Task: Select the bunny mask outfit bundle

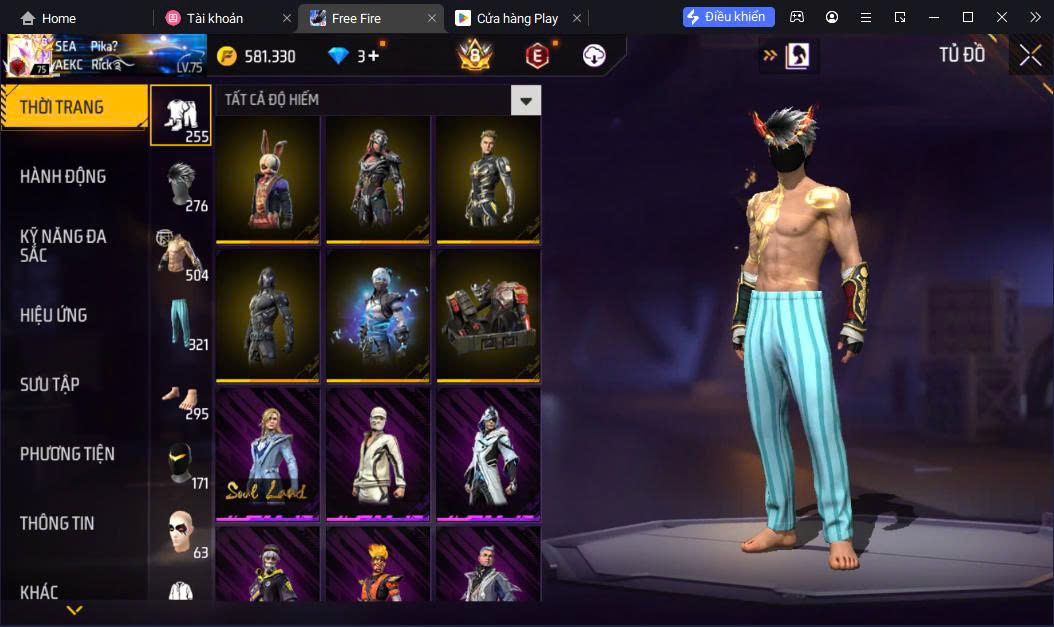Action: [268, 179]
